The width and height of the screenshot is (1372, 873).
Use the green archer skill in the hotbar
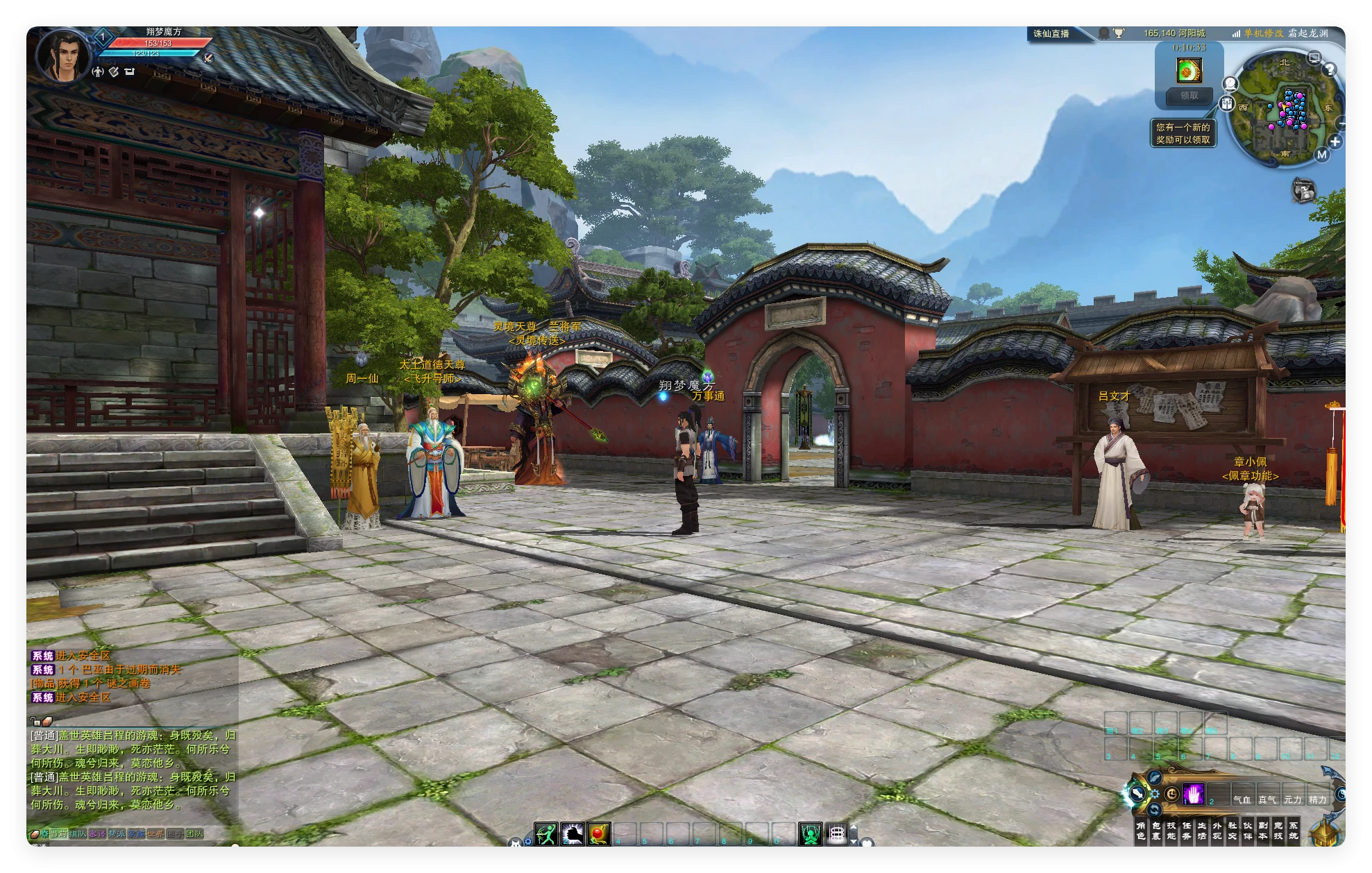tap(546, 833)
